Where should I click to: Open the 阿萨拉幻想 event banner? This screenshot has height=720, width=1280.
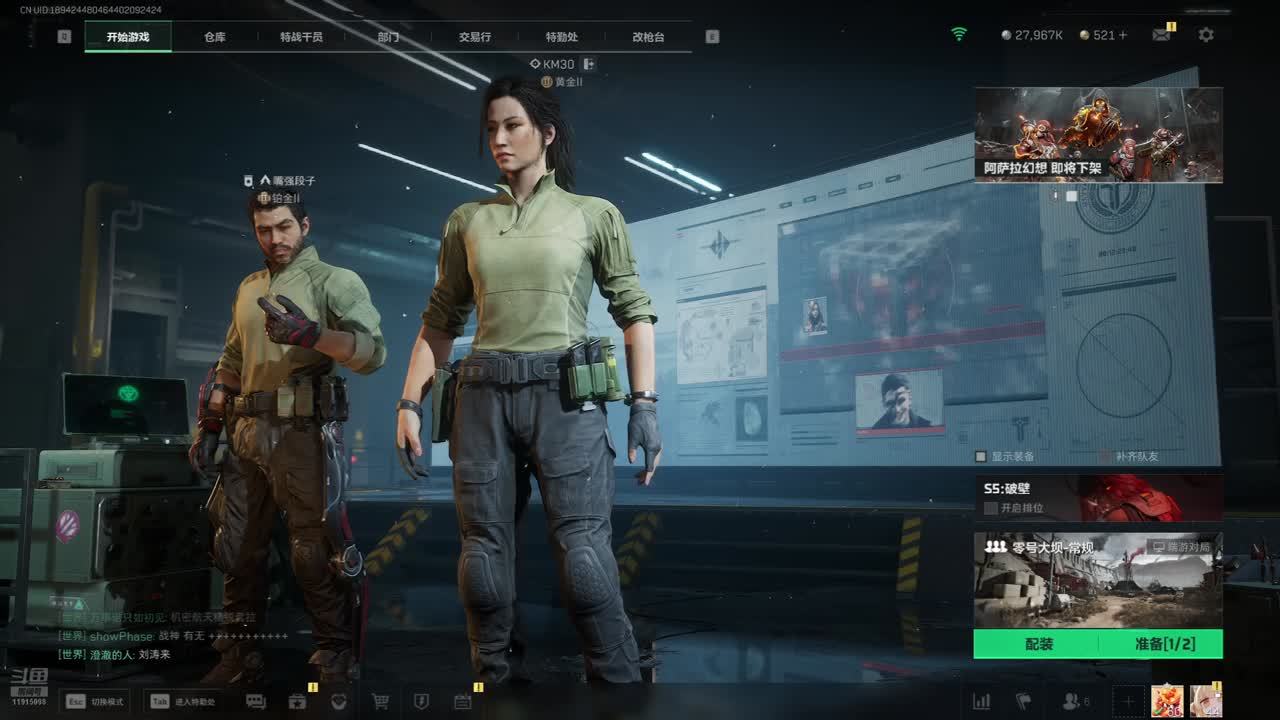1098,134
